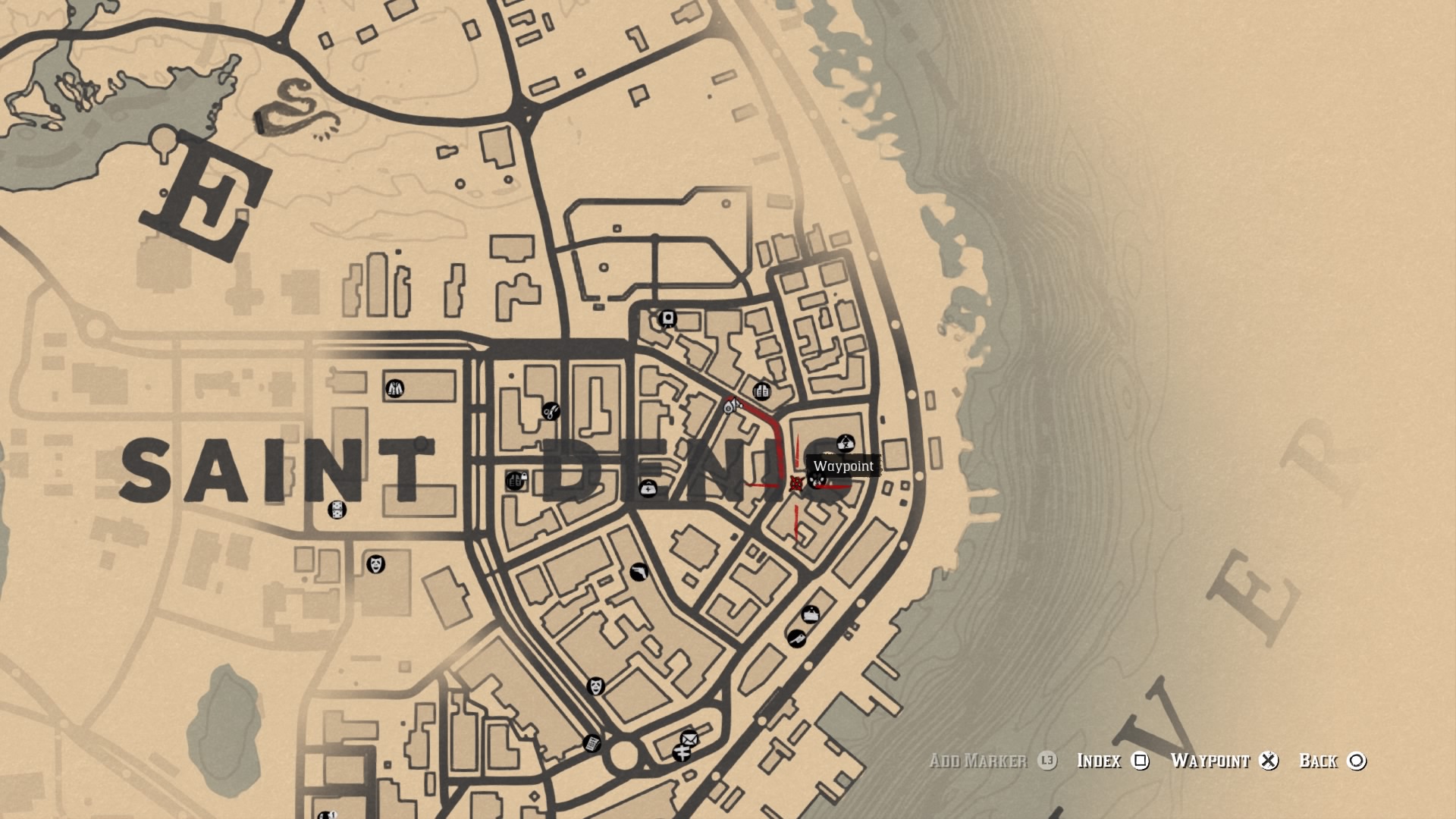
Task: Click the barber scissors icon
Action: (550, 411)
